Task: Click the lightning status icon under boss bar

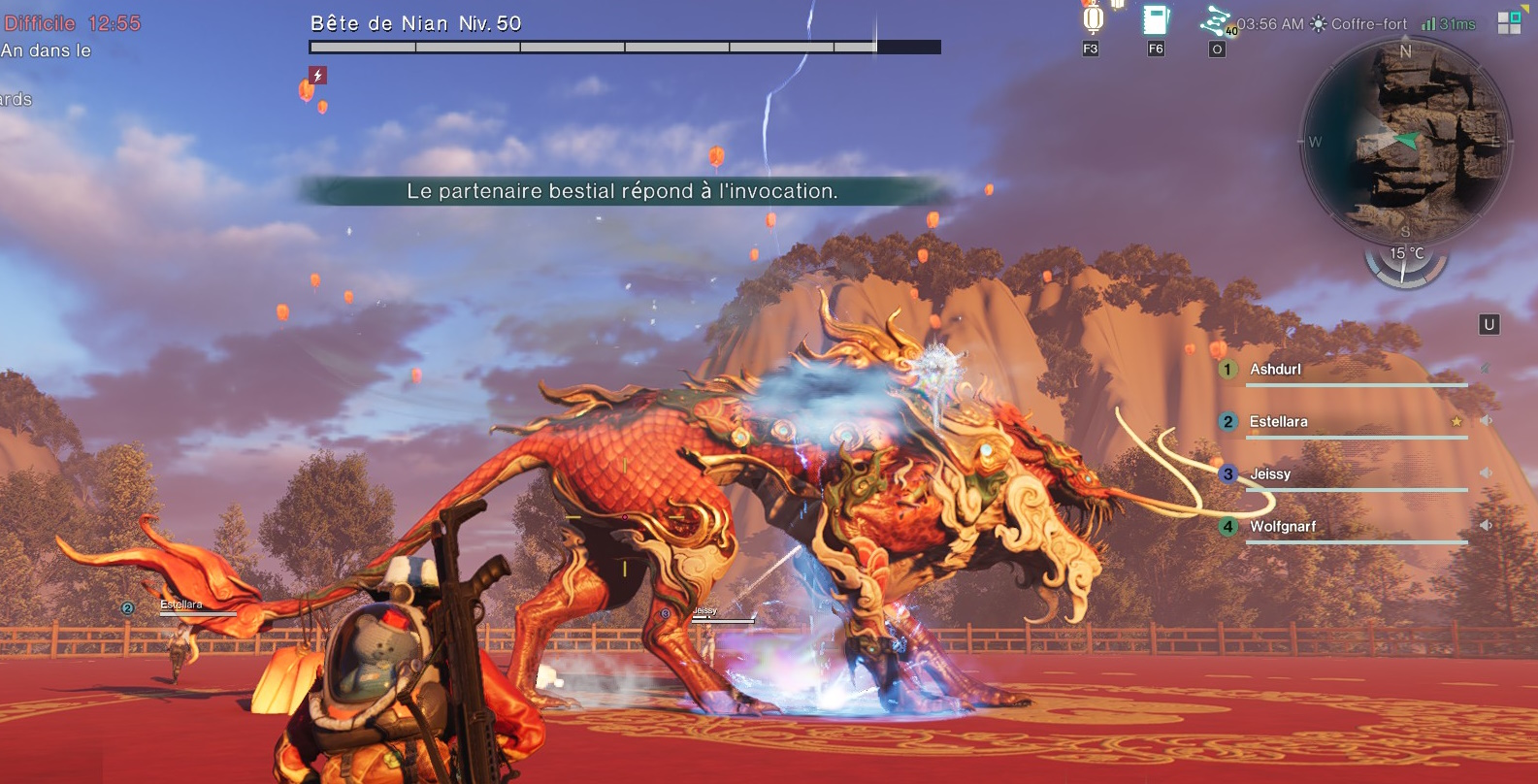Action: (317, 75)
